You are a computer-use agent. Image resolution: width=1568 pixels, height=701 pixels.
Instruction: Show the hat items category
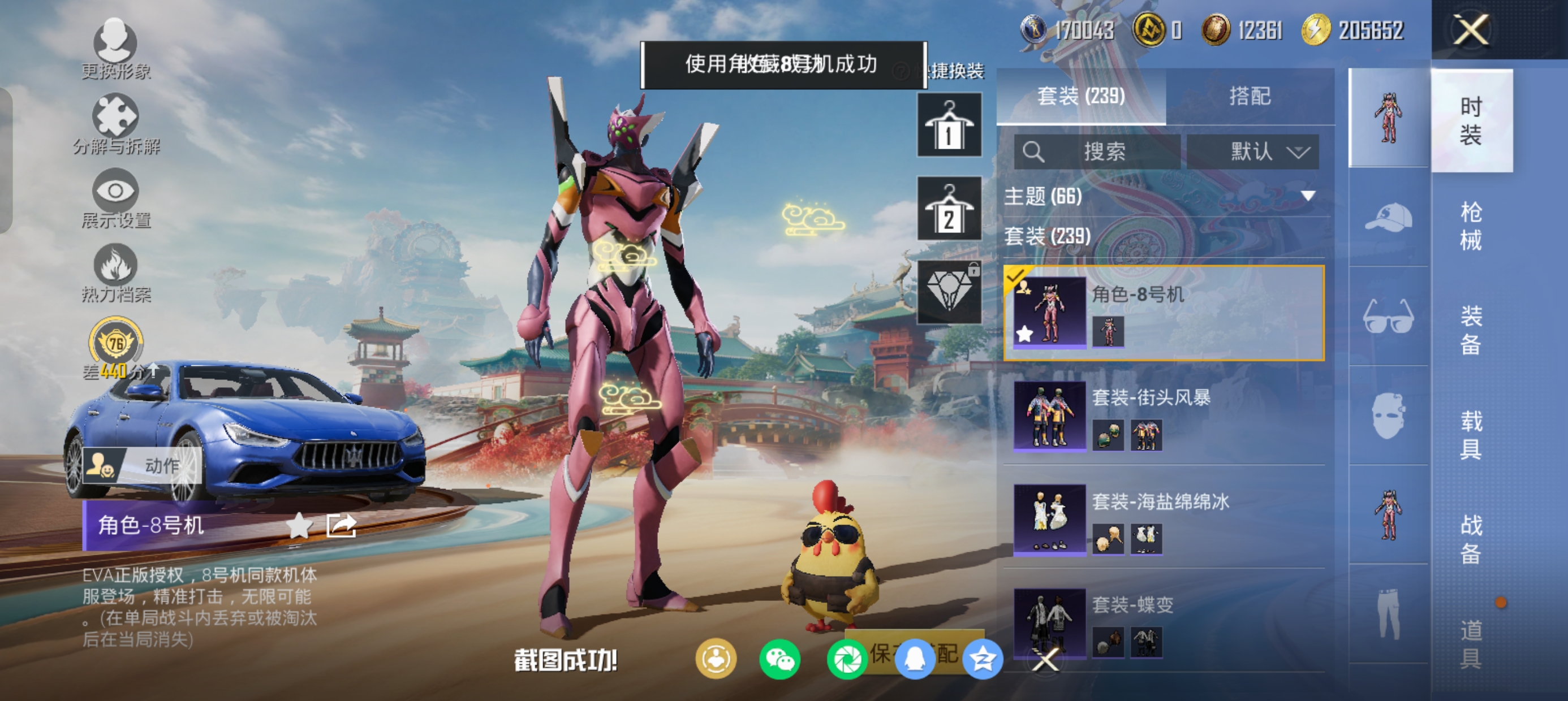pos(1389,217)
